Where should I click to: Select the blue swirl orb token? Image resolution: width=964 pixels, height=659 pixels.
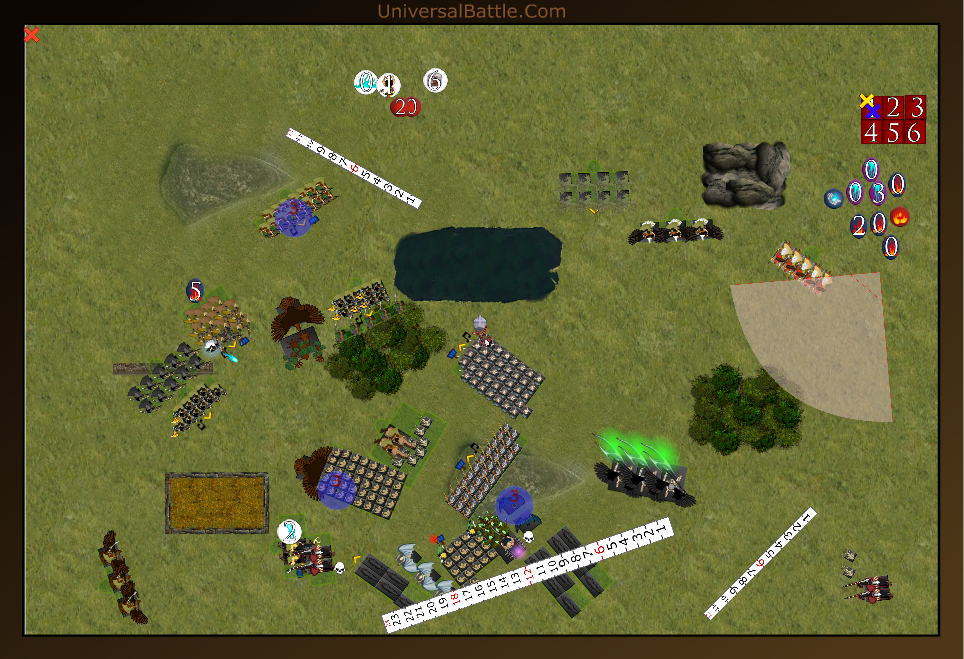[834, 199]
